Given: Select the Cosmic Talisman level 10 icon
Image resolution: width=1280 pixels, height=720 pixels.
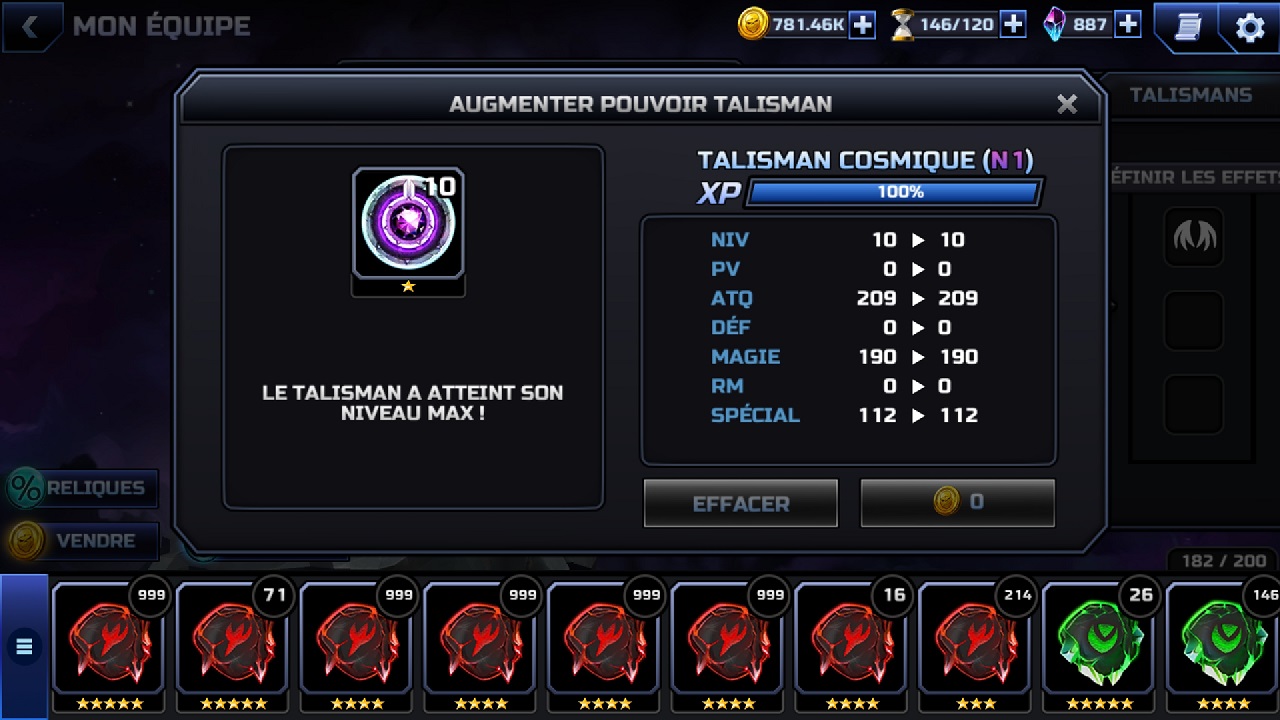Looking at the screenshot, I should pyautogui.click(x=408, y=223).
